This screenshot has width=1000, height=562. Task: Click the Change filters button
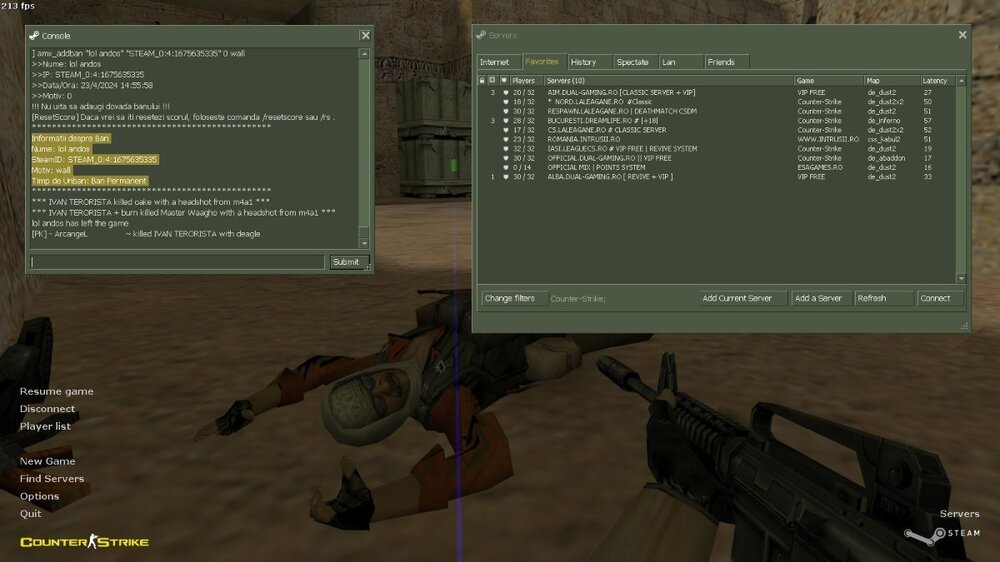pyautogui.click(x=510, y=298)
